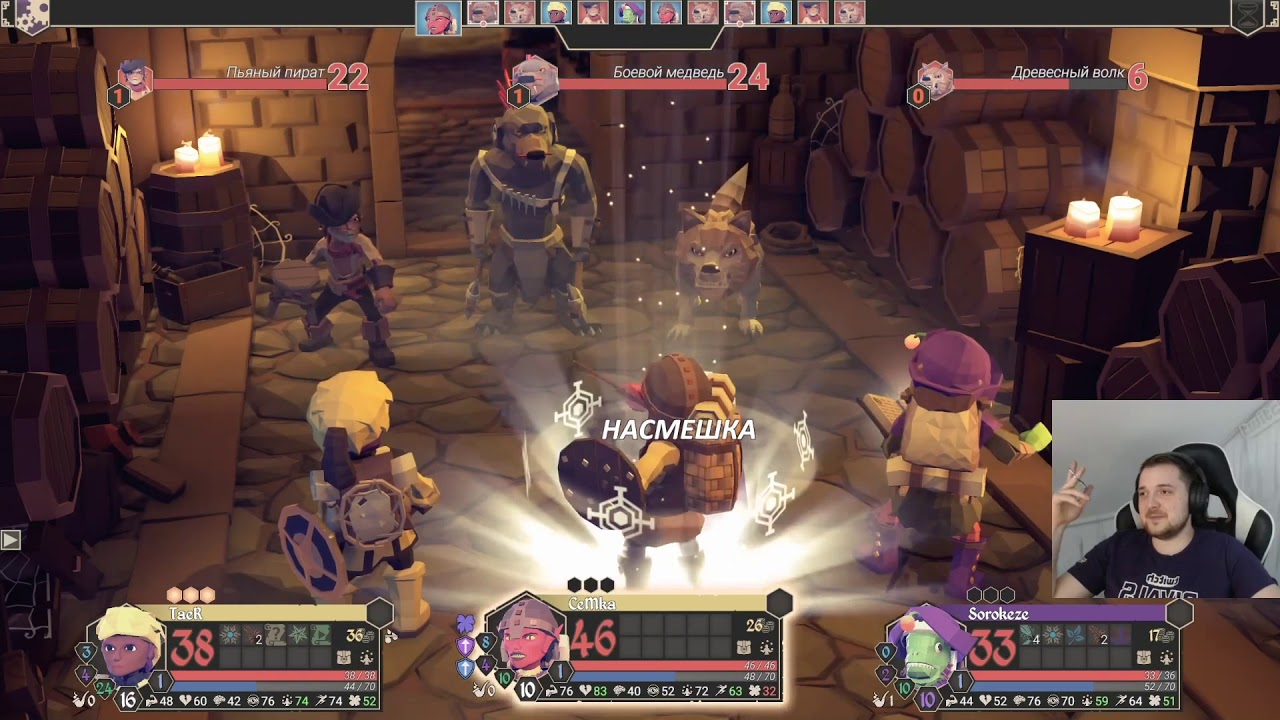1280x720 pixels.
Task: Open the top-left corner menu emblem
Action: point(30,15)
